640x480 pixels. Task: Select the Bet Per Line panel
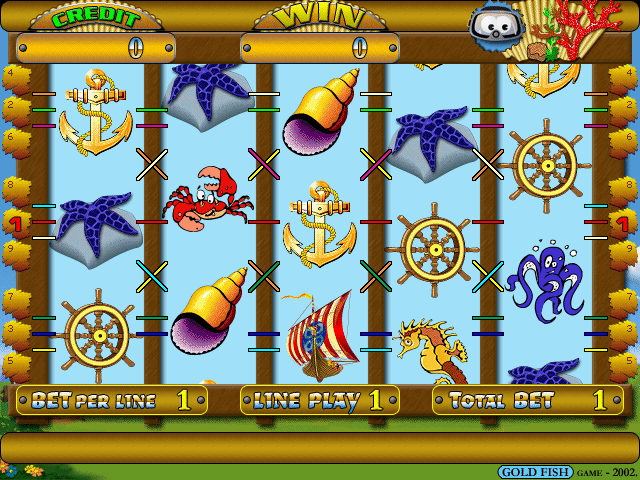pos(112,401)
